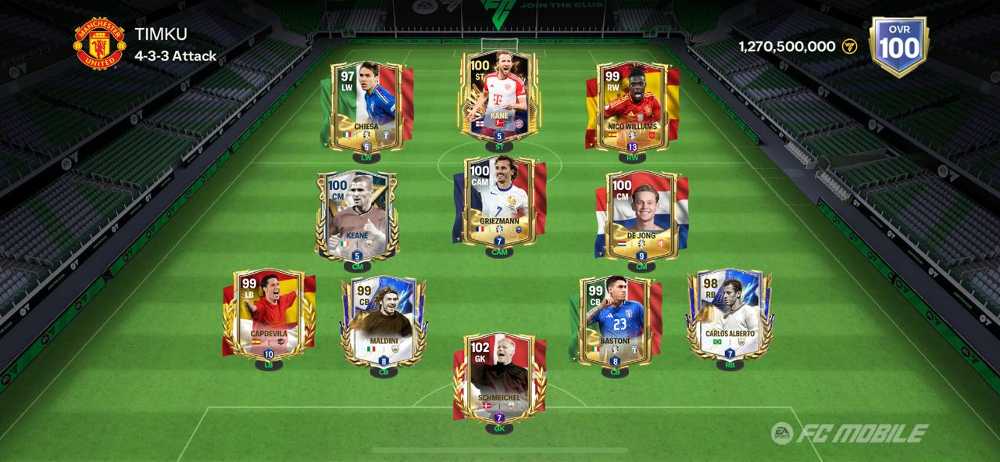The image size is (1000, 462).
Task: Select the Bastoni CB card
Action: click(x=615, y=321)
